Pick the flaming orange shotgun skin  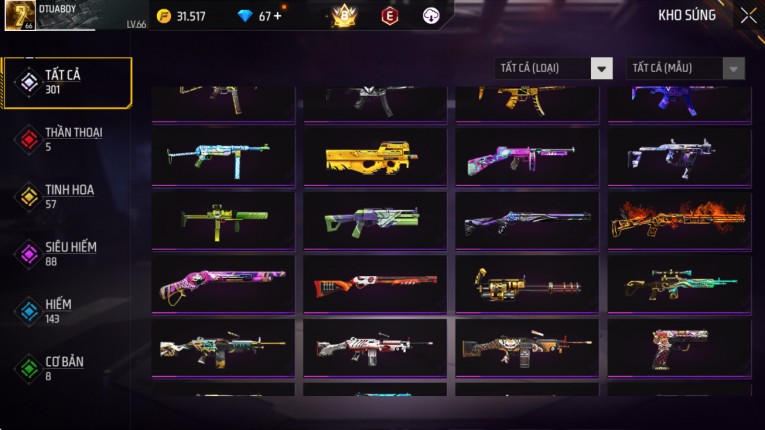pos(679,219)
